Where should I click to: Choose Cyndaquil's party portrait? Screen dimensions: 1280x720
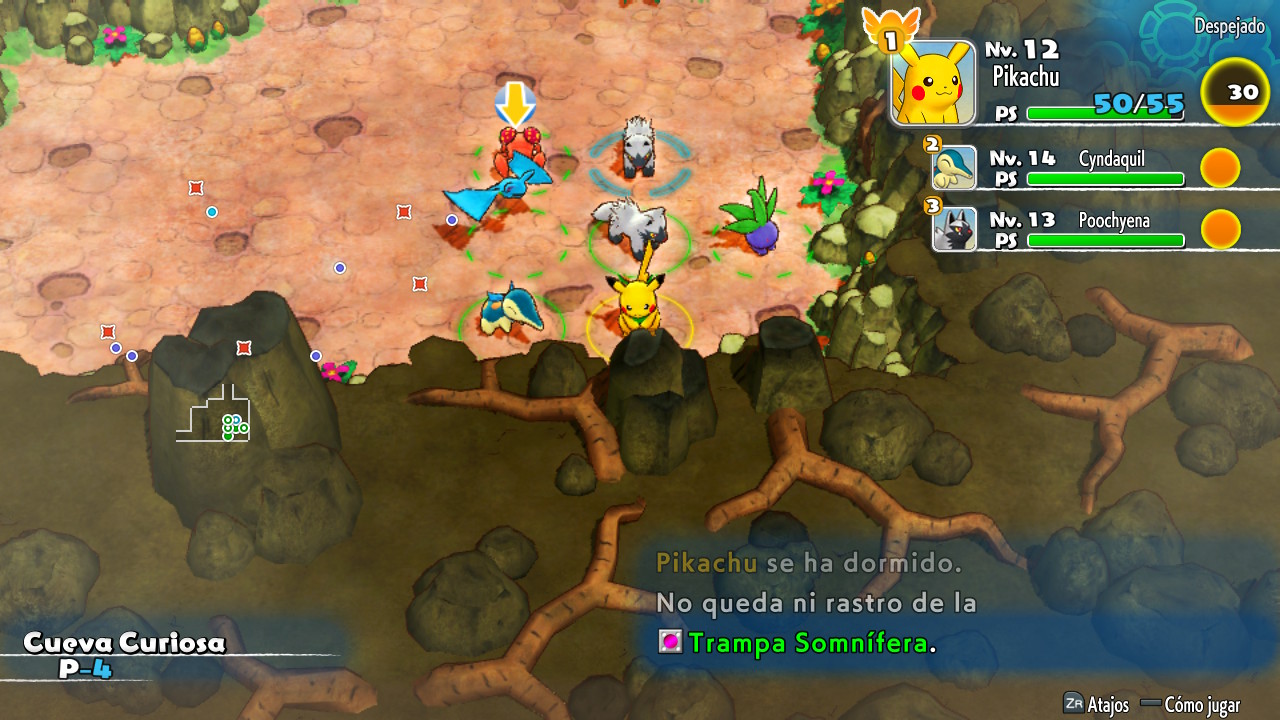click(954, 167)
